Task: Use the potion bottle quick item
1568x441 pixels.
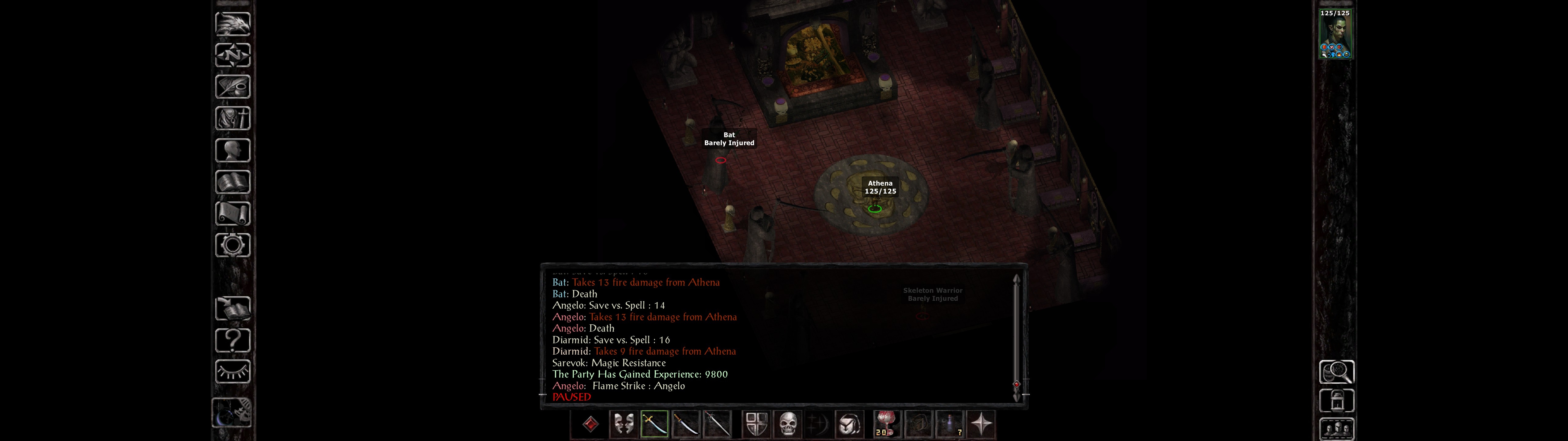Action: (x=950, y=424)
